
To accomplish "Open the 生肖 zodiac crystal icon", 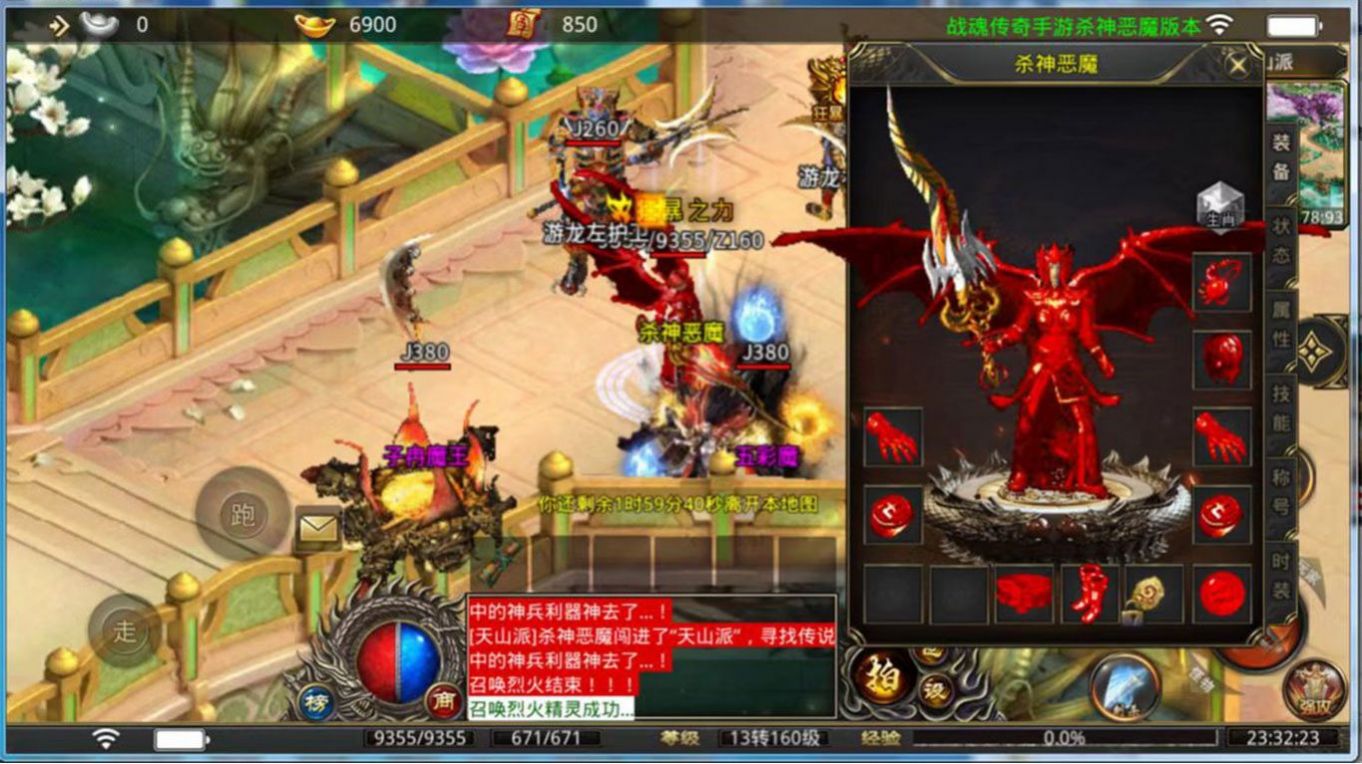I will point(1220,206).
